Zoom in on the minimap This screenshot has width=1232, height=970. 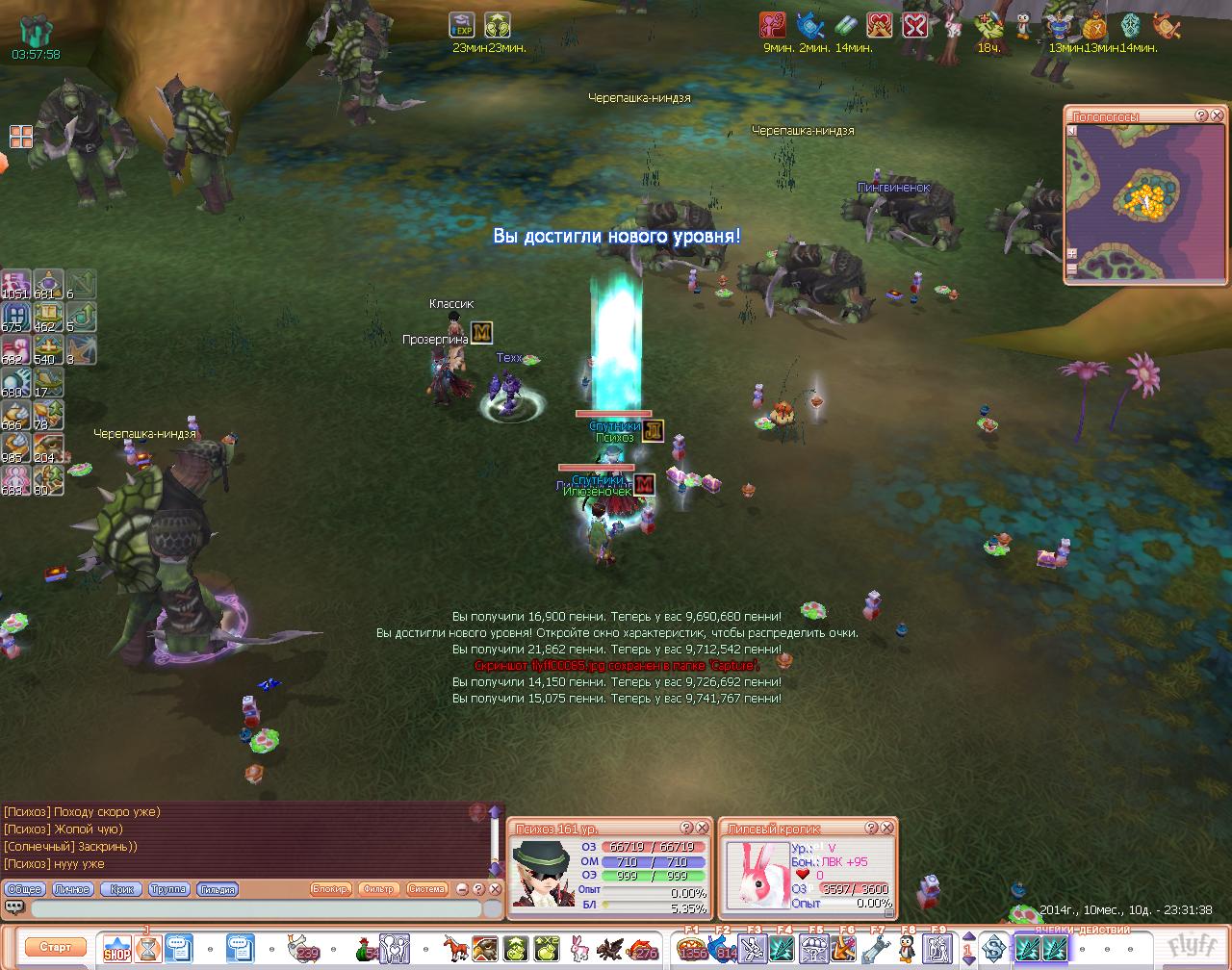point(1072,254)
